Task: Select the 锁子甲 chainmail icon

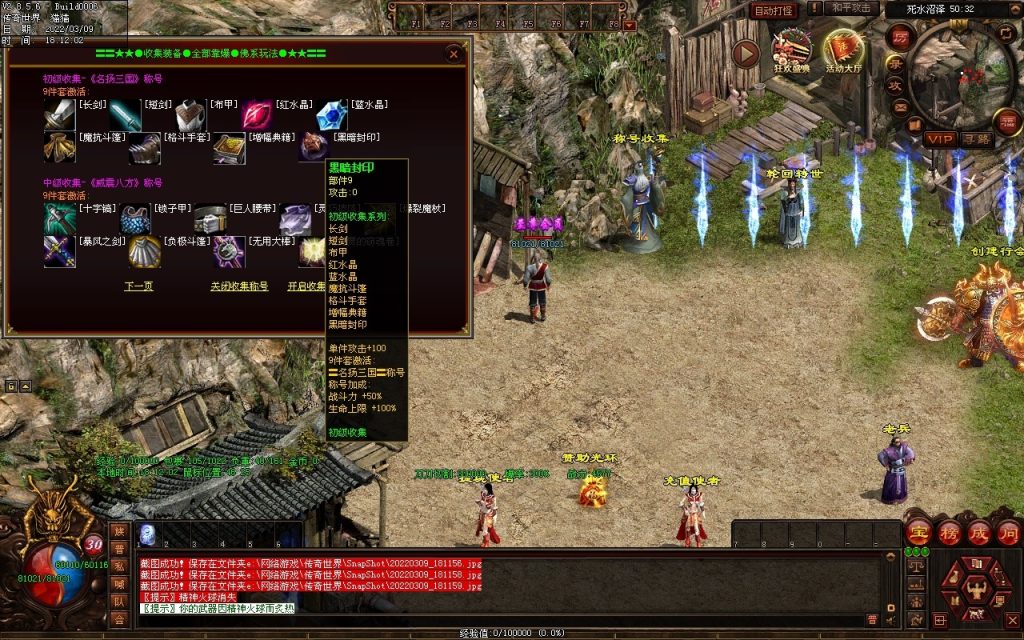Action: (x=135, y=219)
